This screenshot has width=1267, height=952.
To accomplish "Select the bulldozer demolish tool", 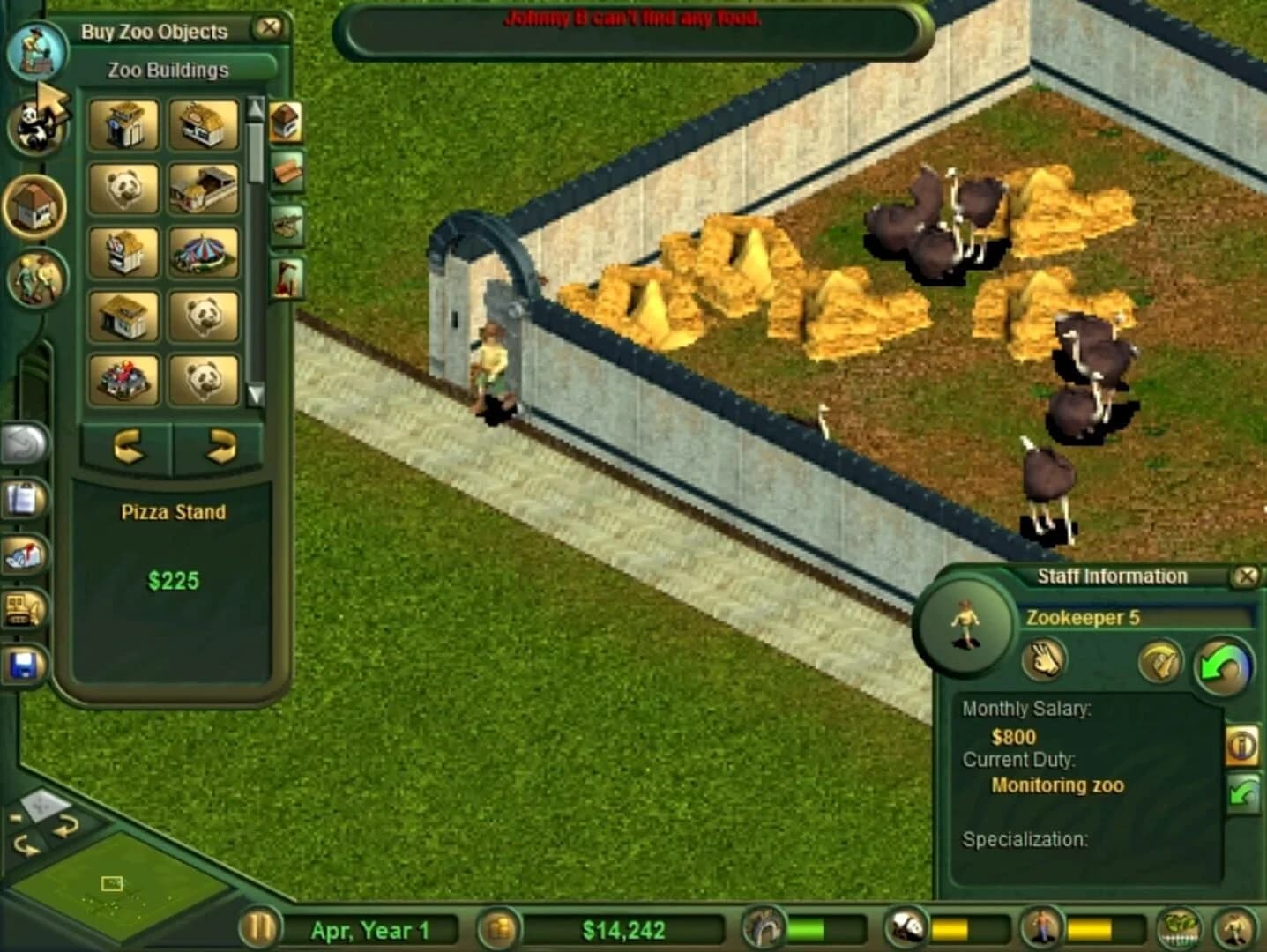I will click(23, 610).
